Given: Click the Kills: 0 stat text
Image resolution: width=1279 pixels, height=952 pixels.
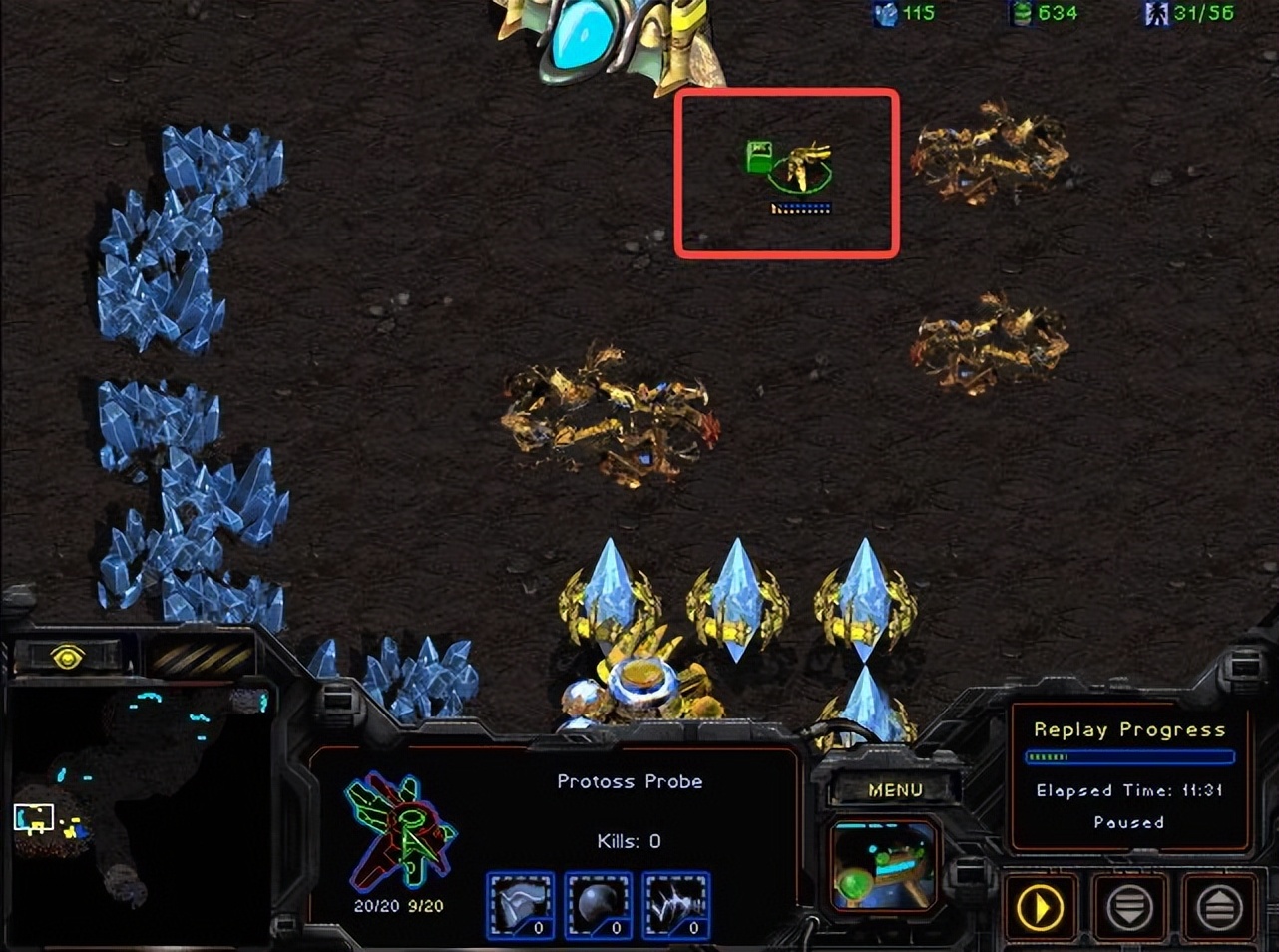Looking at the screenshot, I should click(x=630, y=840).
